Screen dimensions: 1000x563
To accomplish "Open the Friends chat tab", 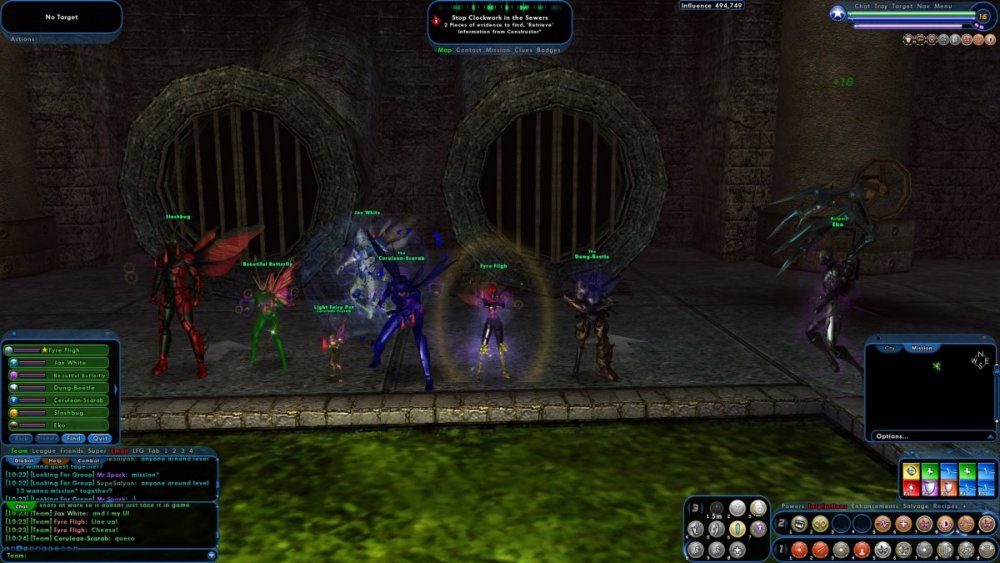I will [x=76, y=451].
